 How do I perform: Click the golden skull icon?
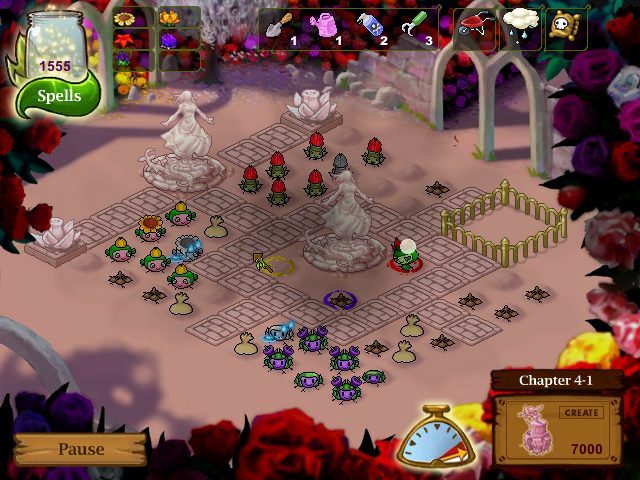(566, 29)
